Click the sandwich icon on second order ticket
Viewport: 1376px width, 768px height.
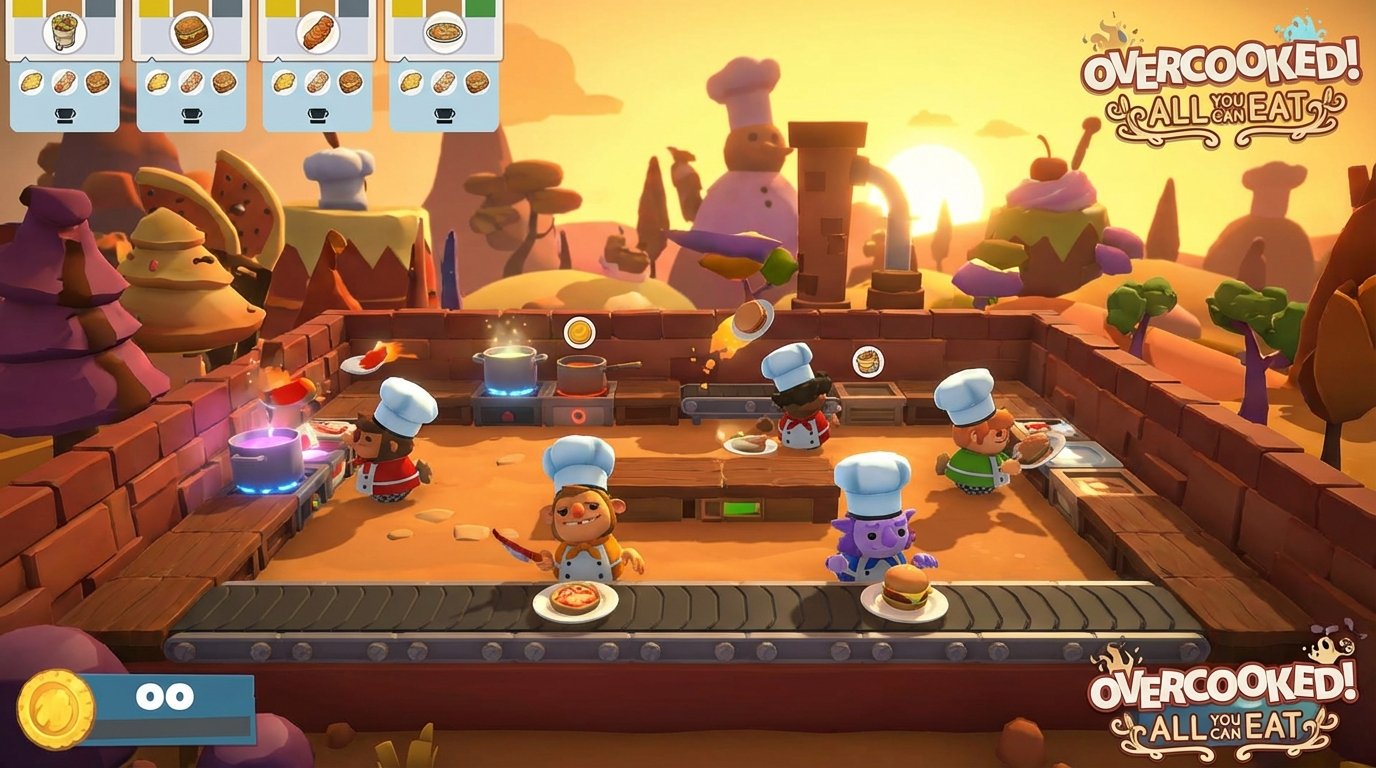pyautogui.click(x=190, y=33)
